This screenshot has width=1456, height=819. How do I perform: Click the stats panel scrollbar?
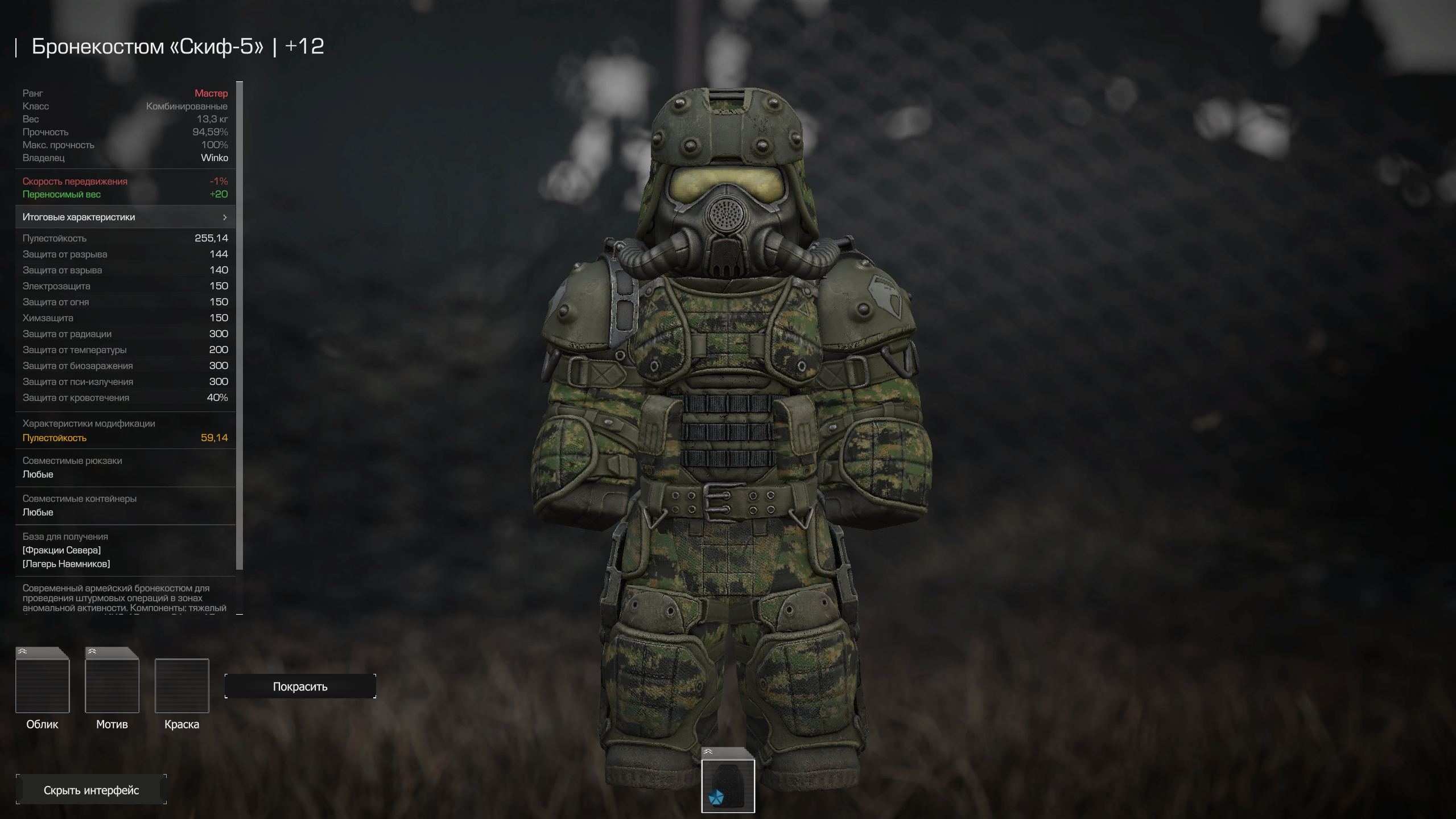click(240, 324)
